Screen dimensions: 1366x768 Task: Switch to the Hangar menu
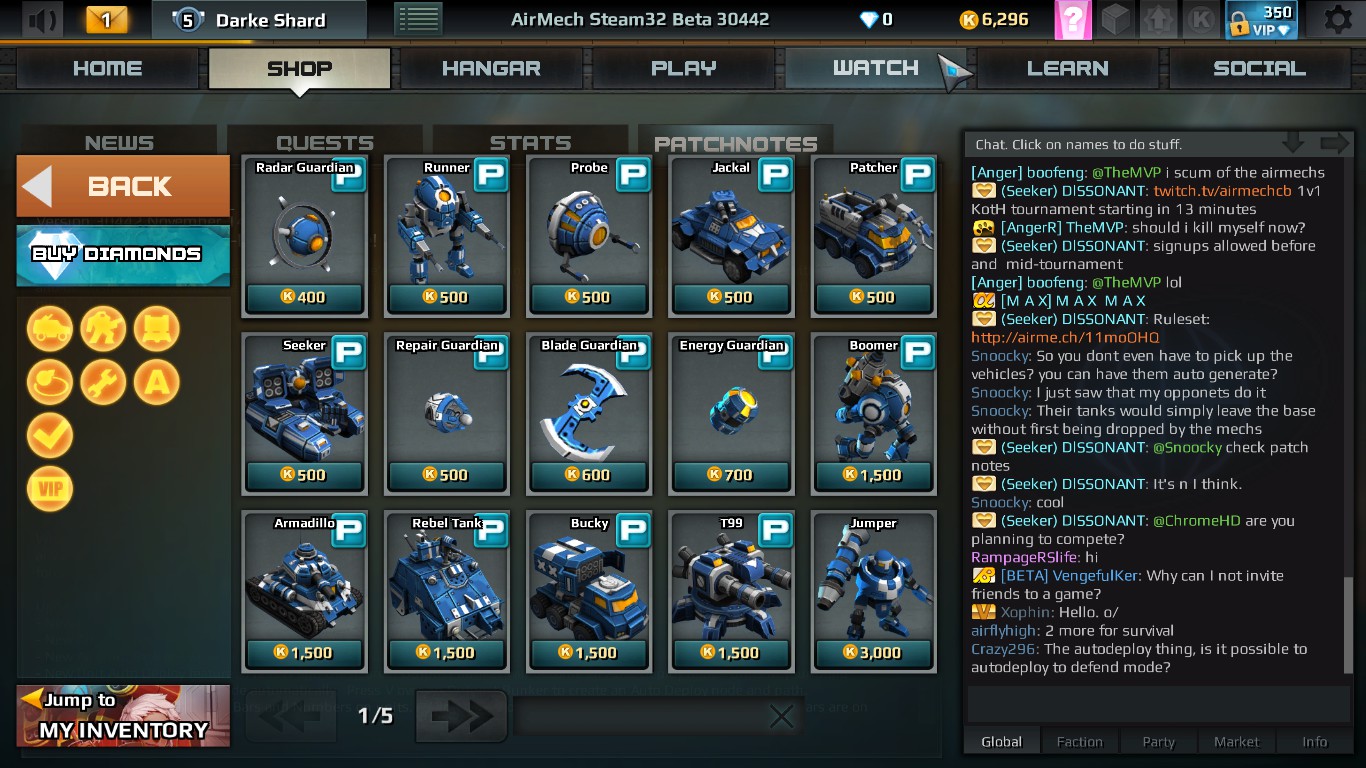[491, 68]
